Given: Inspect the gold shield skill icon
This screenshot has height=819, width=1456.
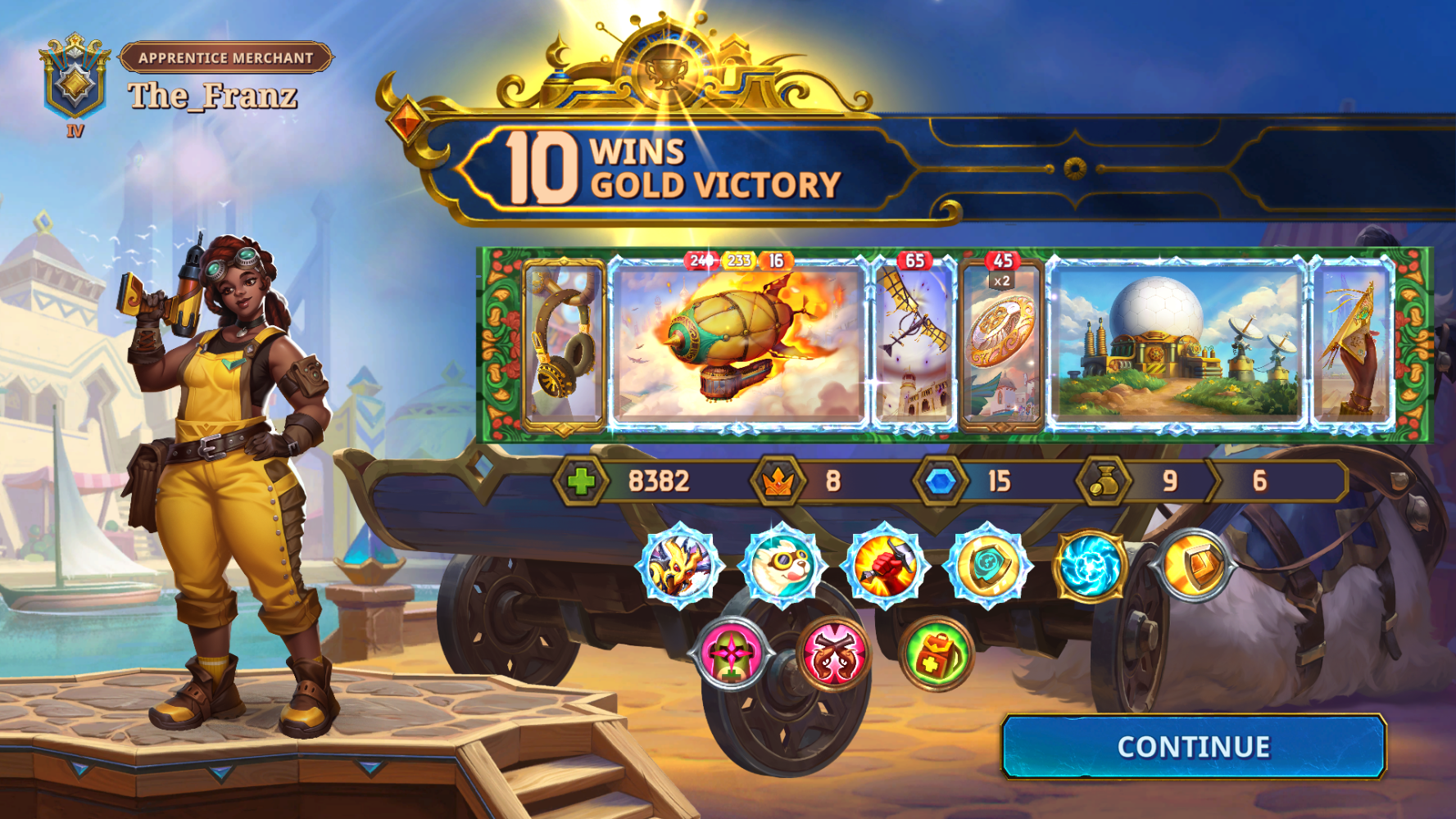Looking at the screenshot, I should click(987, 564).
